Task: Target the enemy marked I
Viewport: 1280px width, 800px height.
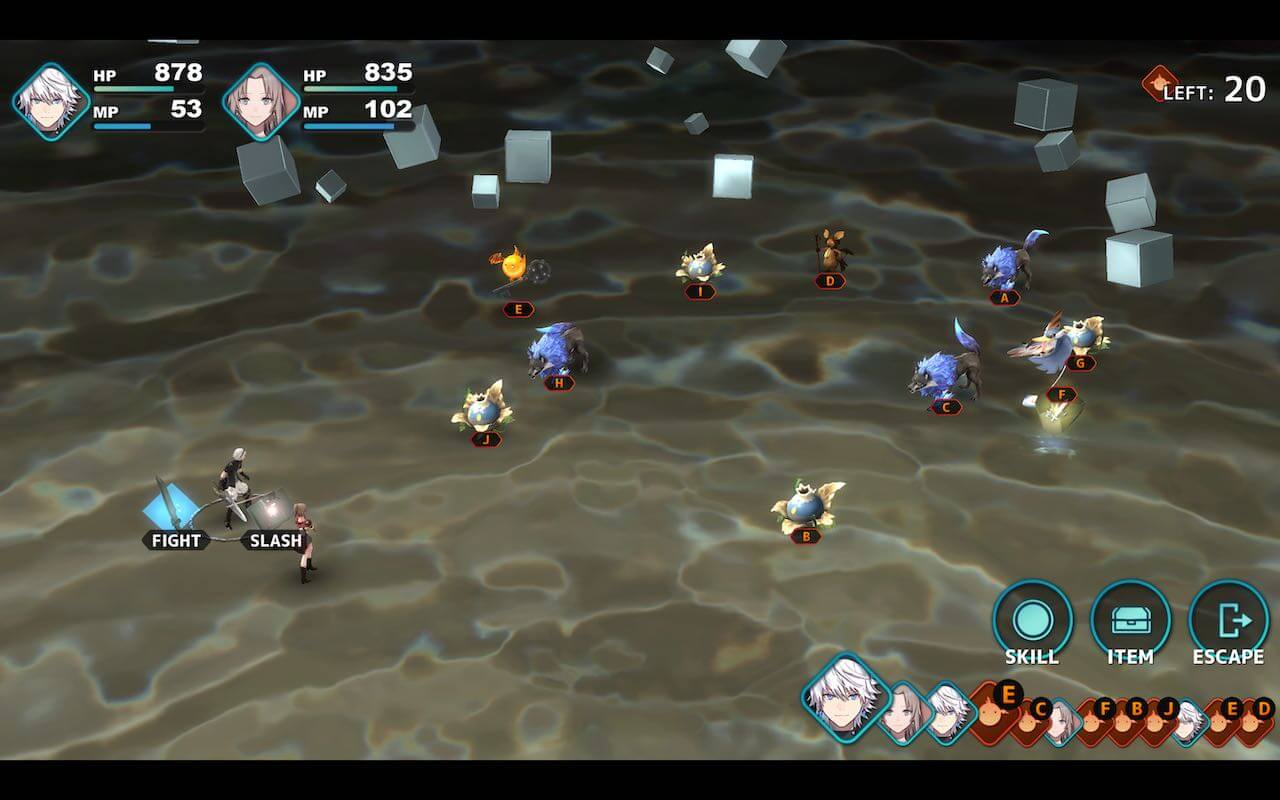Action: (x=699, y=265)
